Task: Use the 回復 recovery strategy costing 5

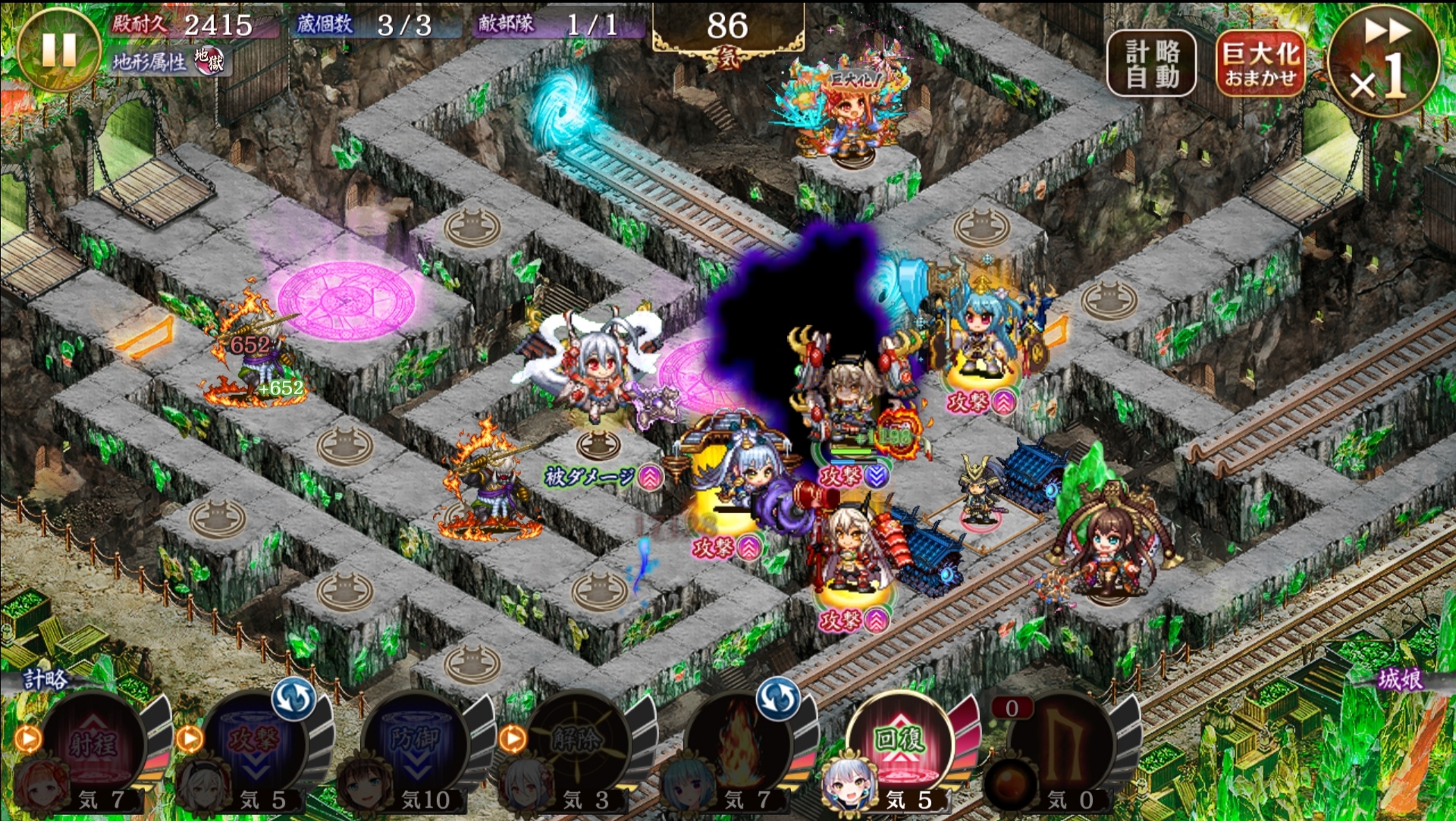Action: 899,743
